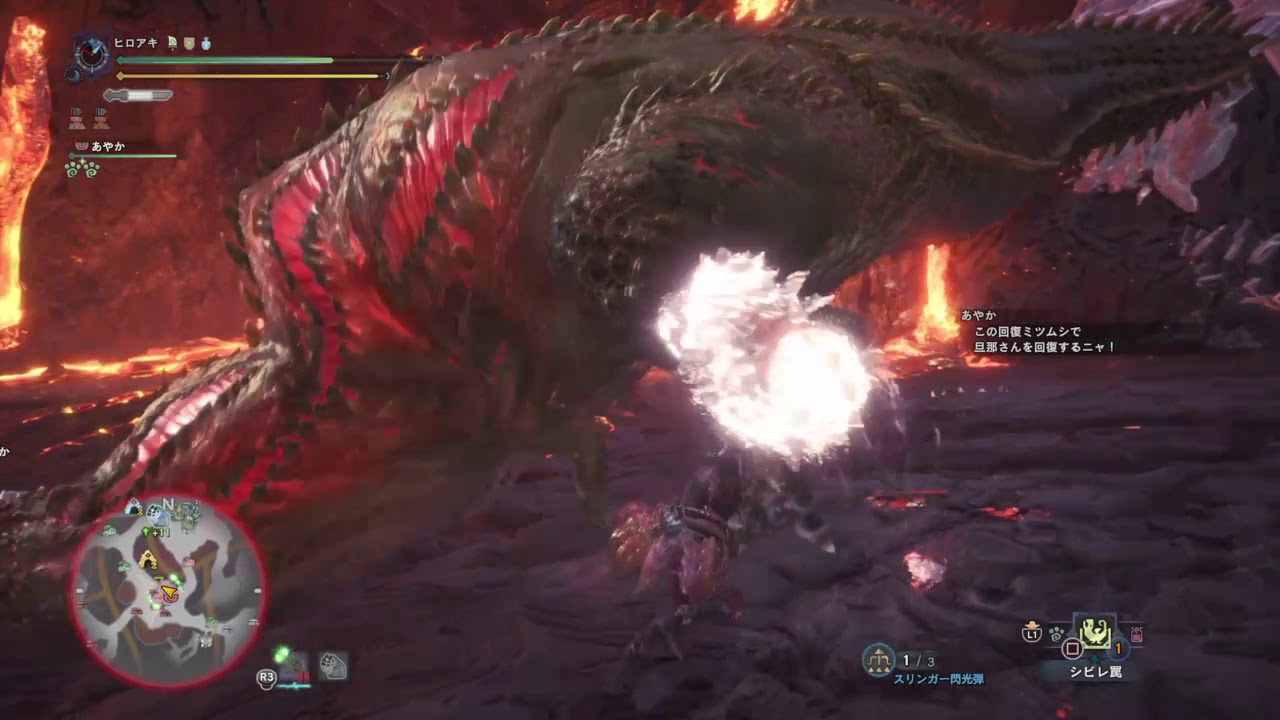The height and width of the screenshot is (720, 1280).
Task: Toggle the R3 minimap zoom prompt
Action: click(x=266, y=678)
